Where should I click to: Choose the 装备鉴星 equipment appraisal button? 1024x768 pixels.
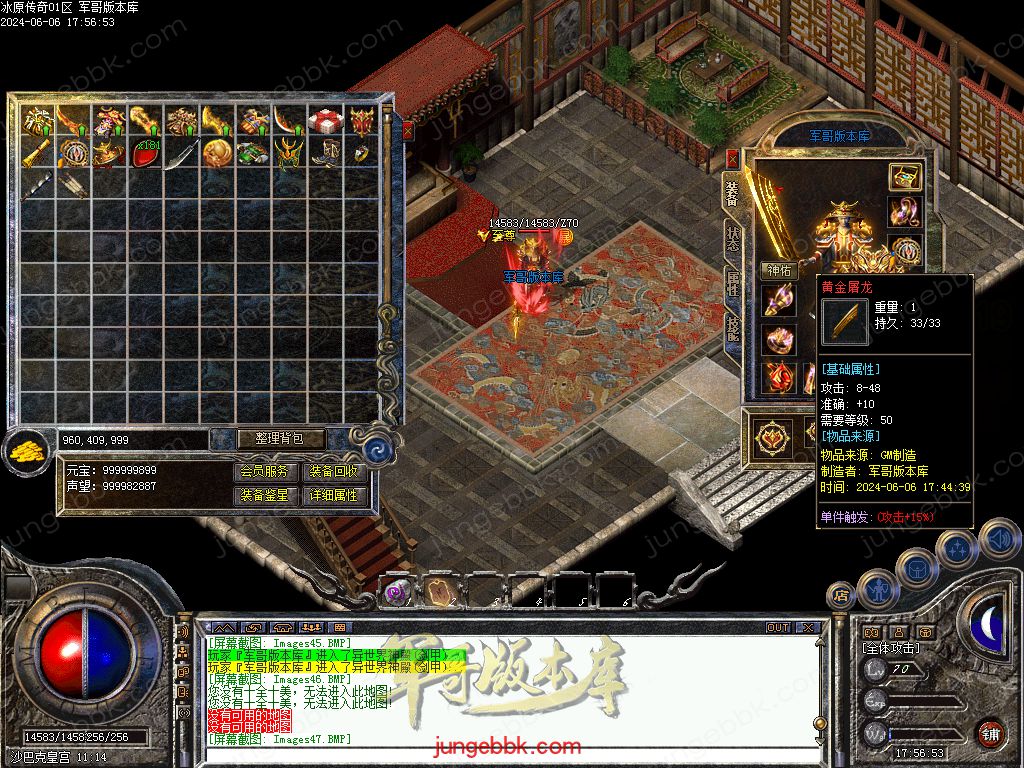(x=267, y=495)
